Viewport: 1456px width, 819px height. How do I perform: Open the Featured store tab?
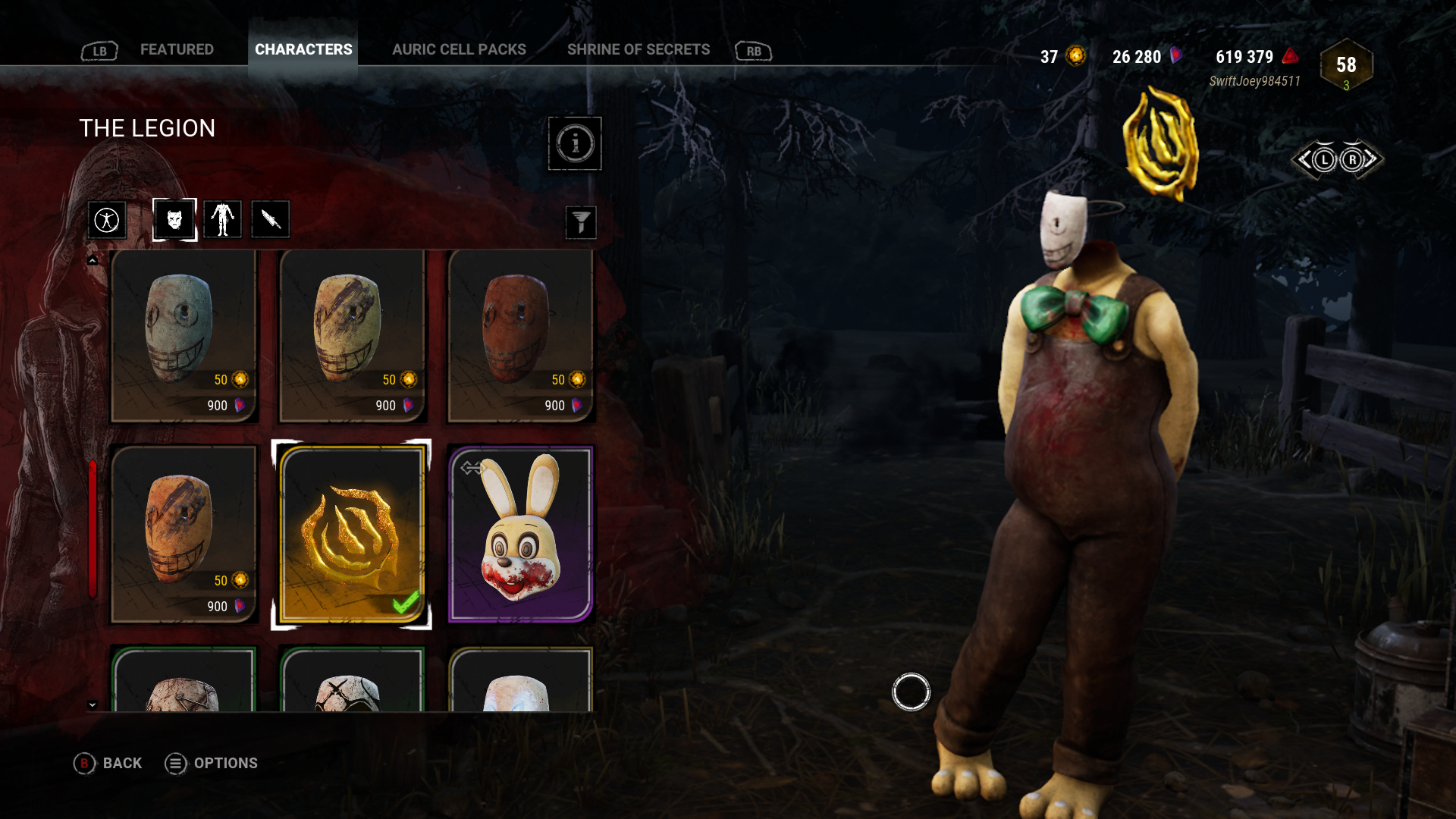tap(177, 49)
